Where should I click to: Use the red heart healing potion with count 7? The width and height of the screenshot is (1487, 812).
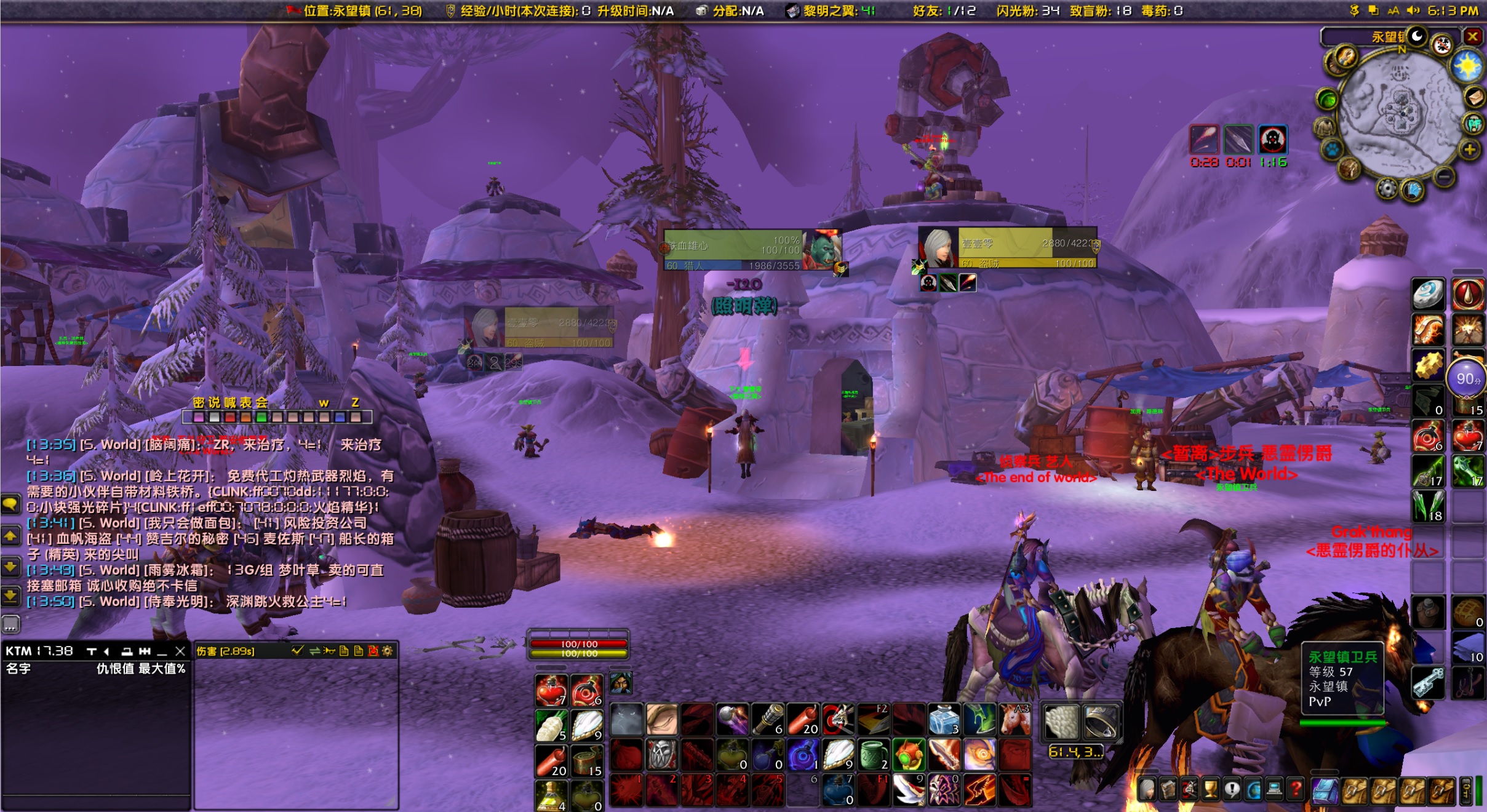(551, 691)
